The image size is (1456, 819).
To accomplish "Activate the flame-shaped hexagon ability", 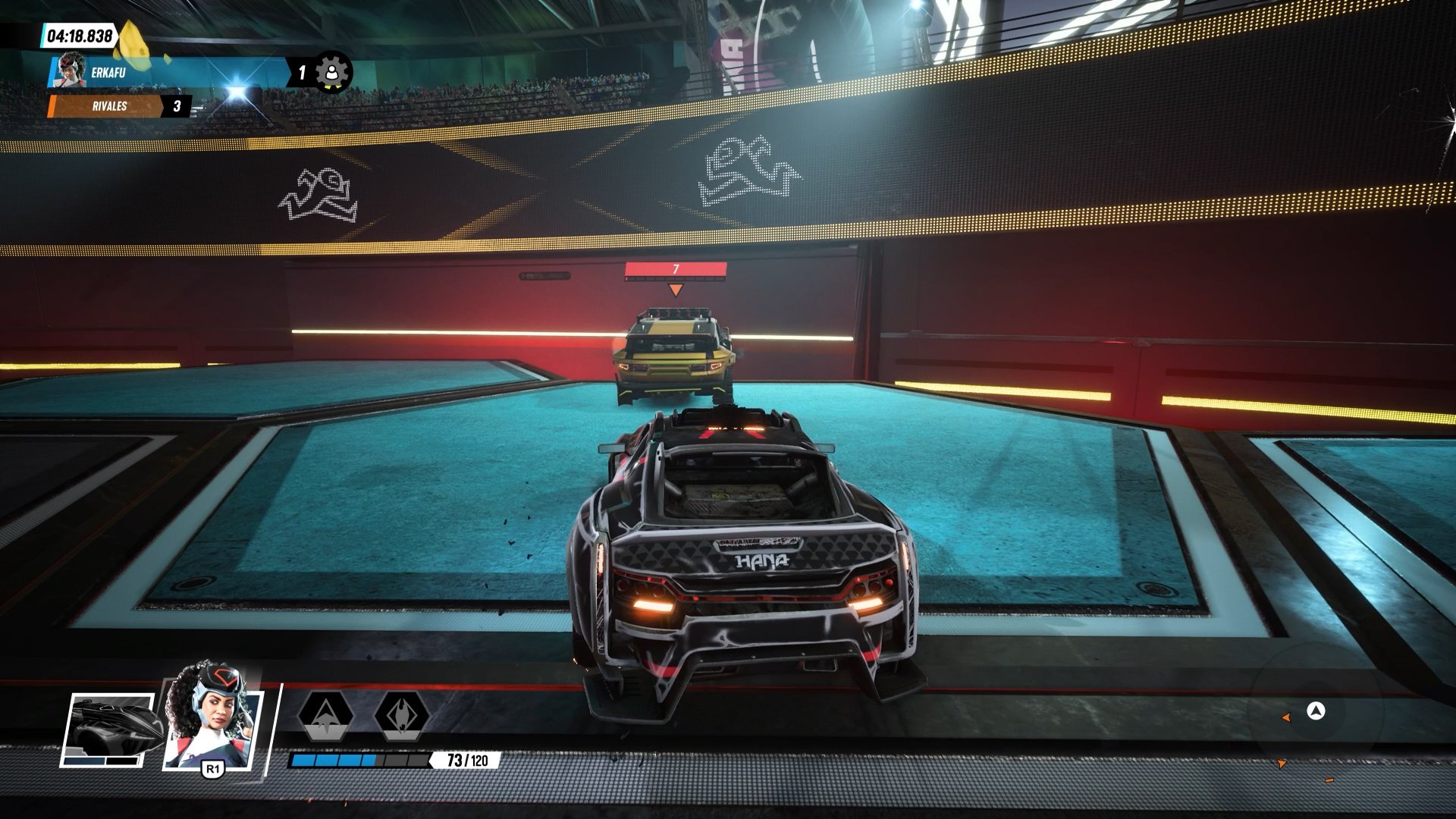I will click(401, 714).
